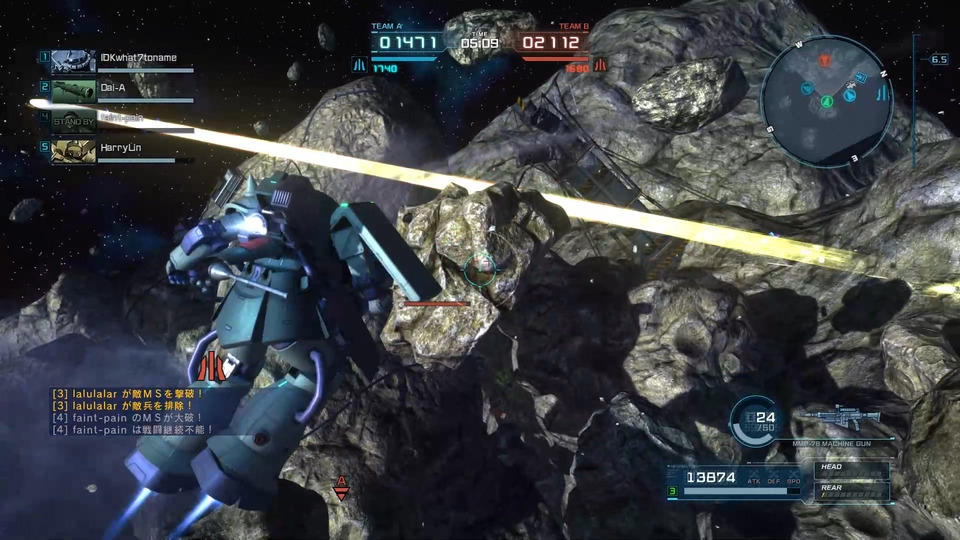Viewport: 960px width, 540px height.
Task: Open the circular radar minimap
Action: pyautogui.click(x=826, y=100)
